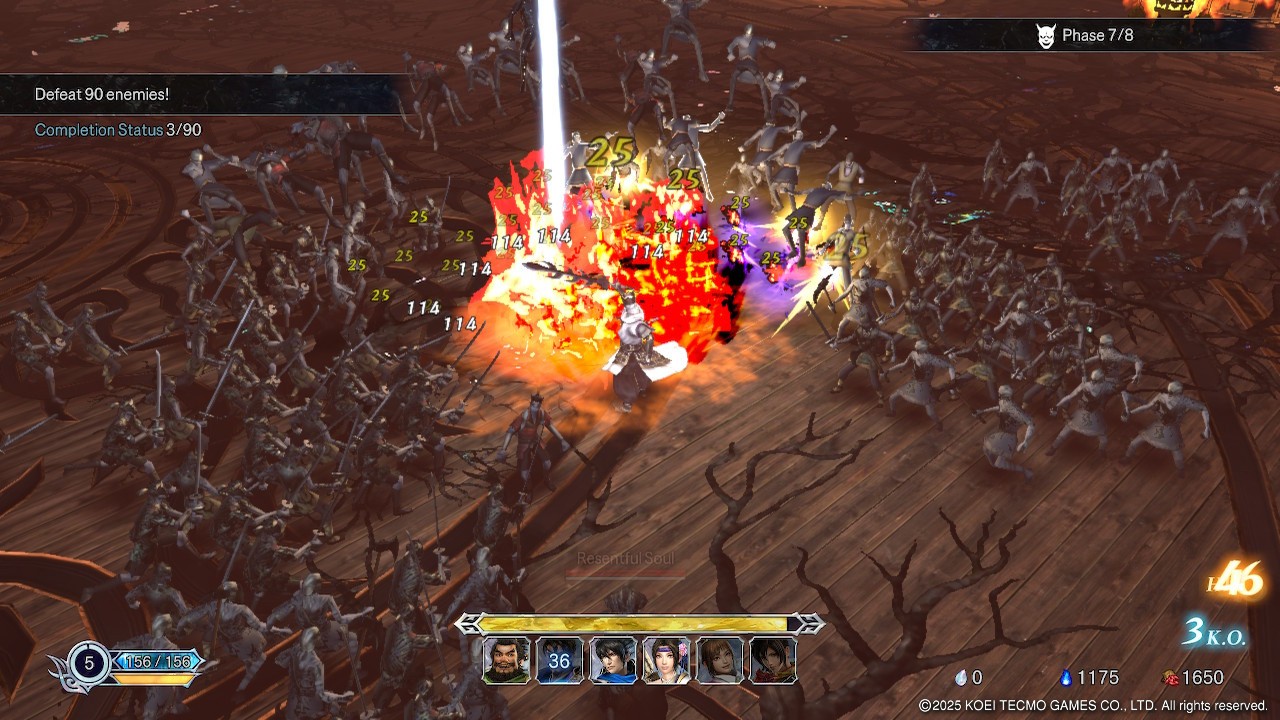1280x720 pixels.
Task: Click the level 5 circular badge
Action: point(89,662)
